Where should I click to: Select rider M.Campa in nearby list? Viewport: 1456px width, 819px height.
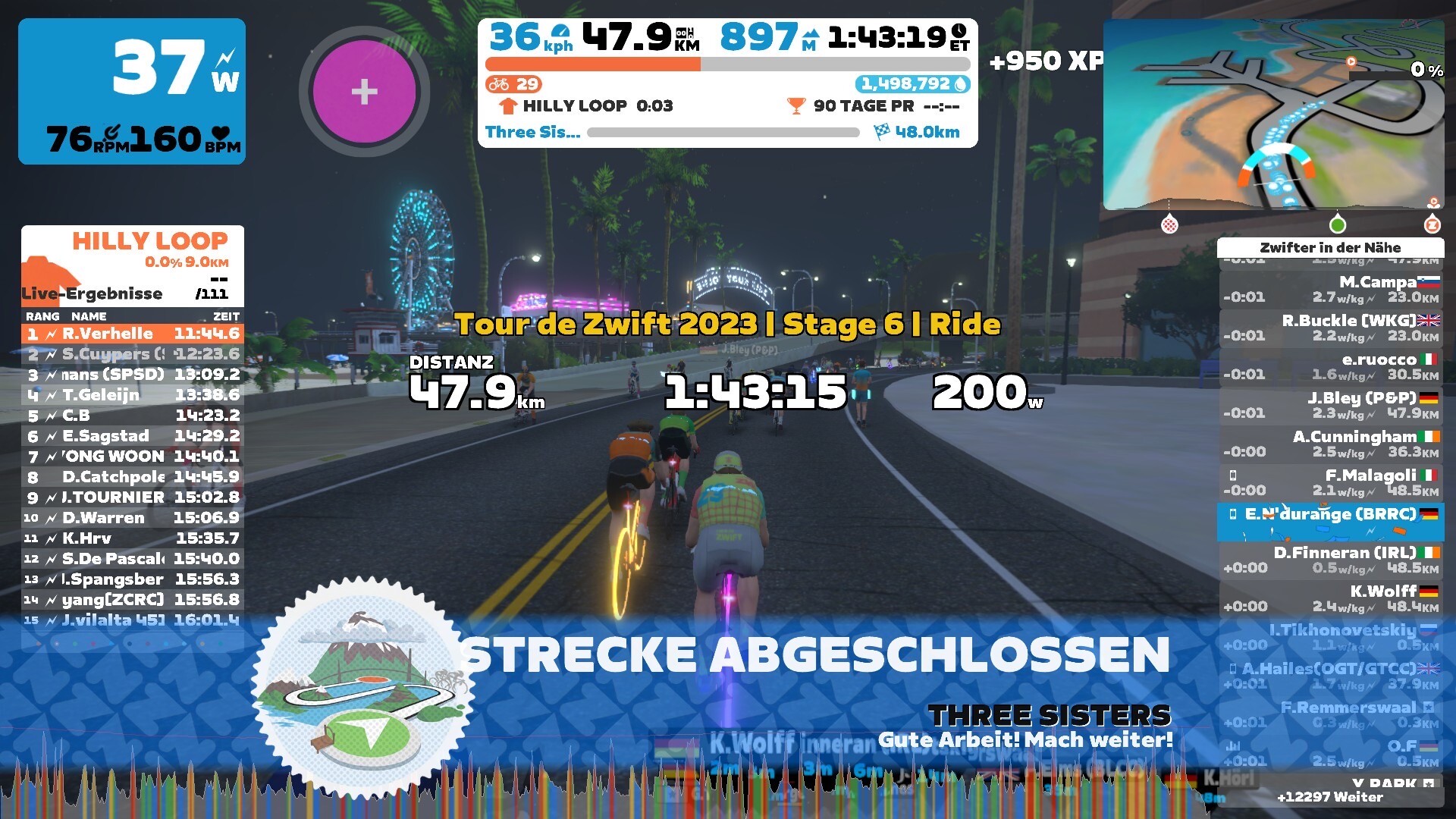pos(1331,290)
